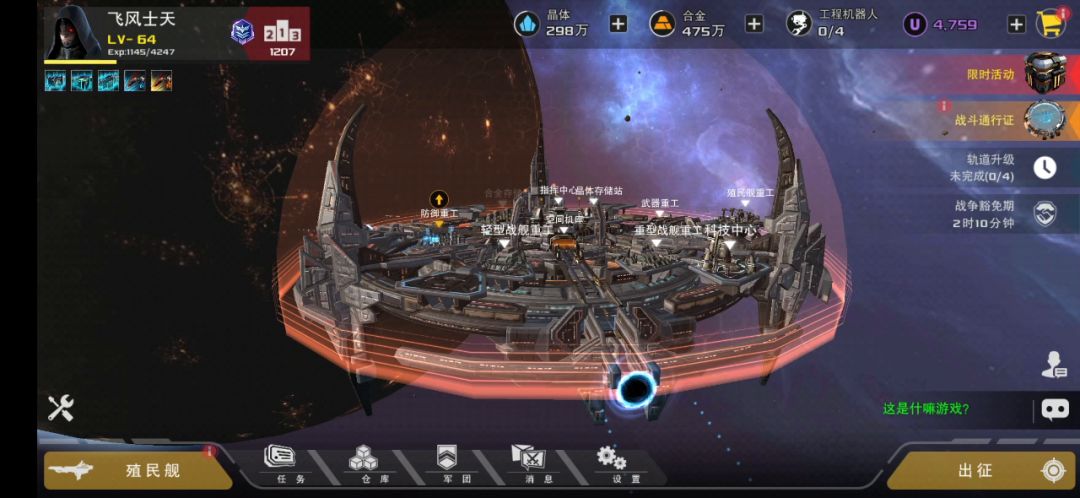Open the 飞风士天 player profile avatar

click(x=73, y=33)
